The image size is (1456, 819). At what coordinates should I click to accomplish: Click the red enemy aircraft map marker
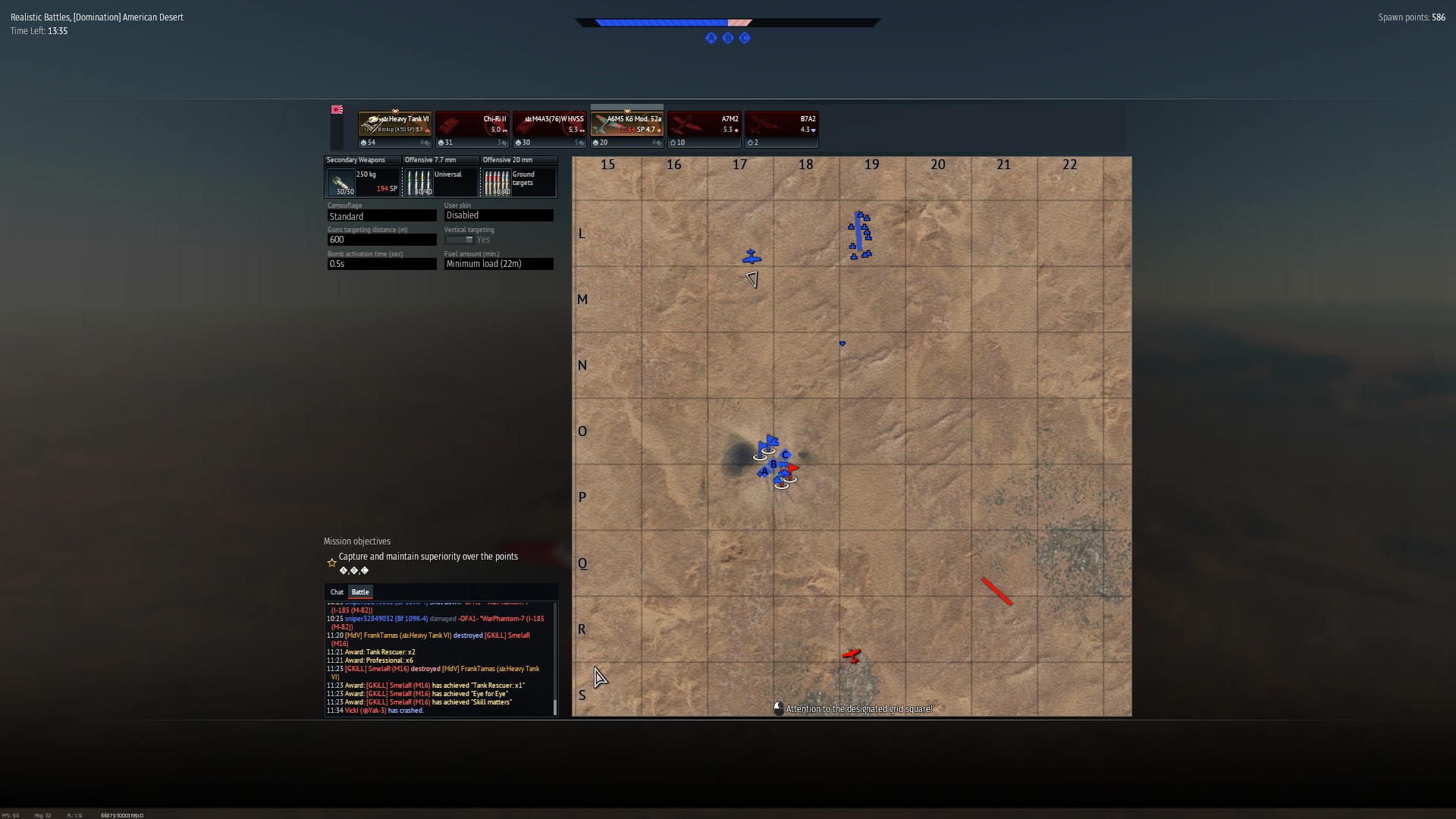(852, 655)
